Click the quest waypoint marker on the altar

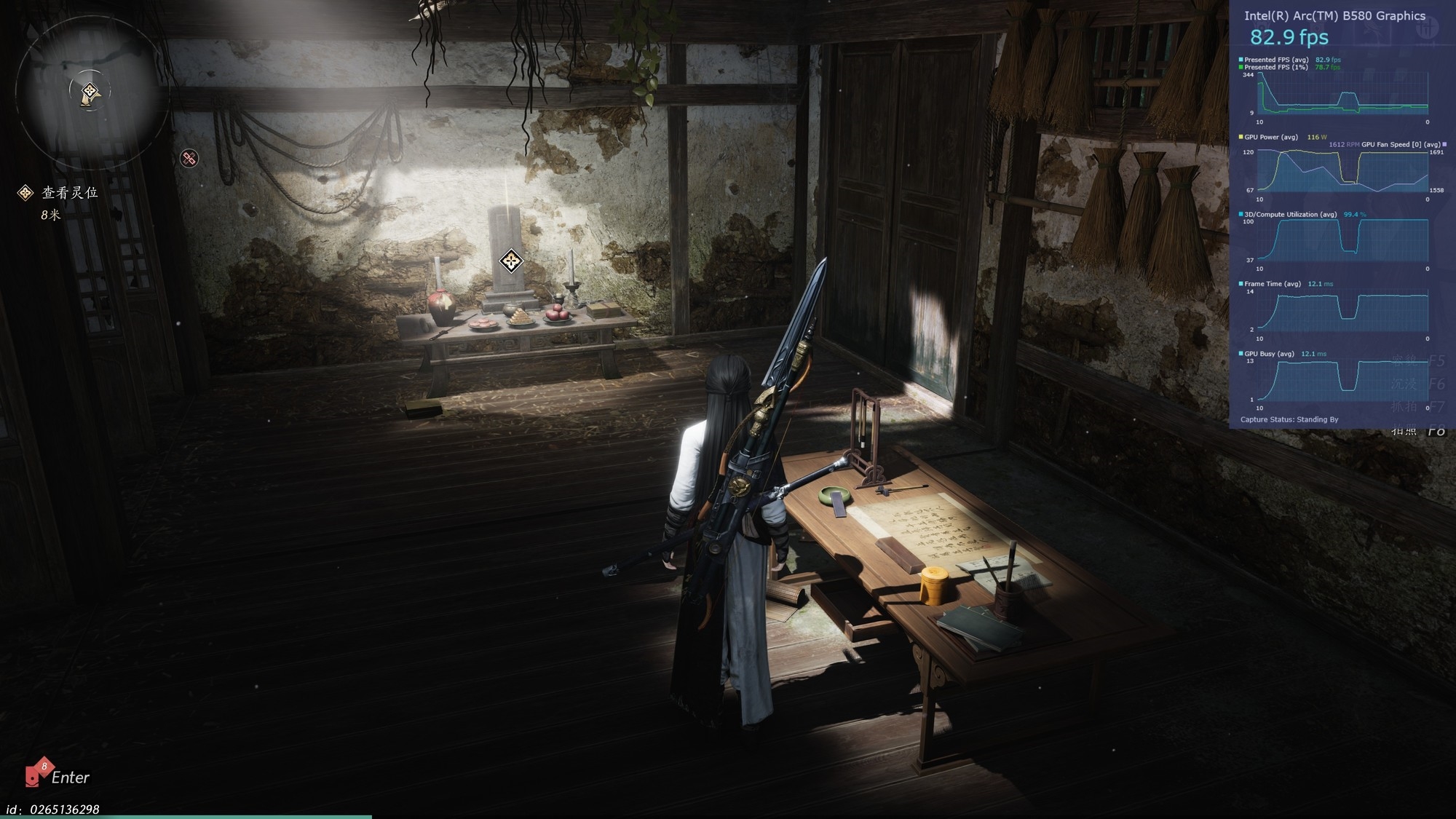(x=511, y=261)
